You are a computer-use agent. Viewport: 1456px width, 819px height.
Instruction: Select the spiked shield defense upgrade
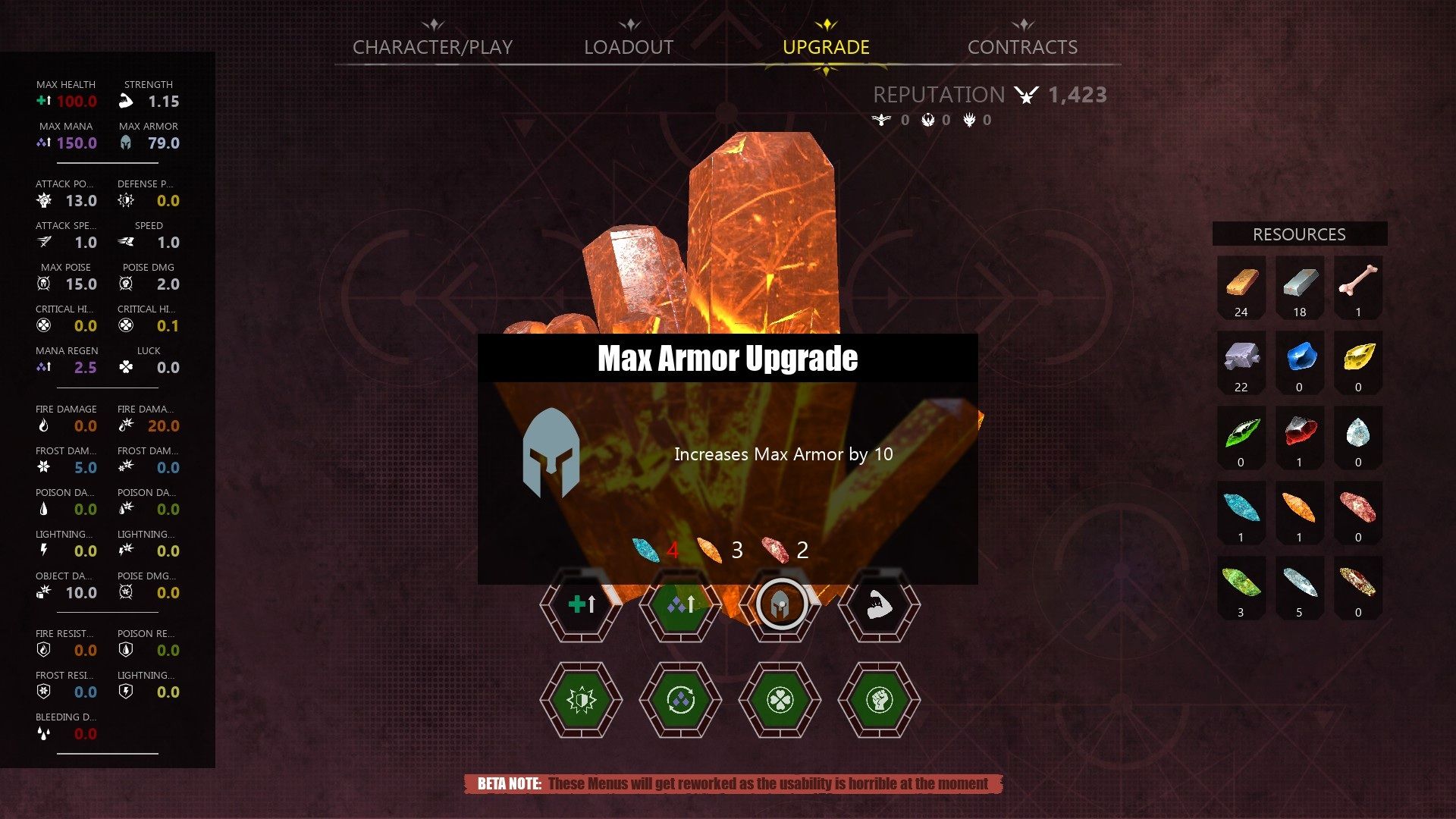(x=582, y=700)
